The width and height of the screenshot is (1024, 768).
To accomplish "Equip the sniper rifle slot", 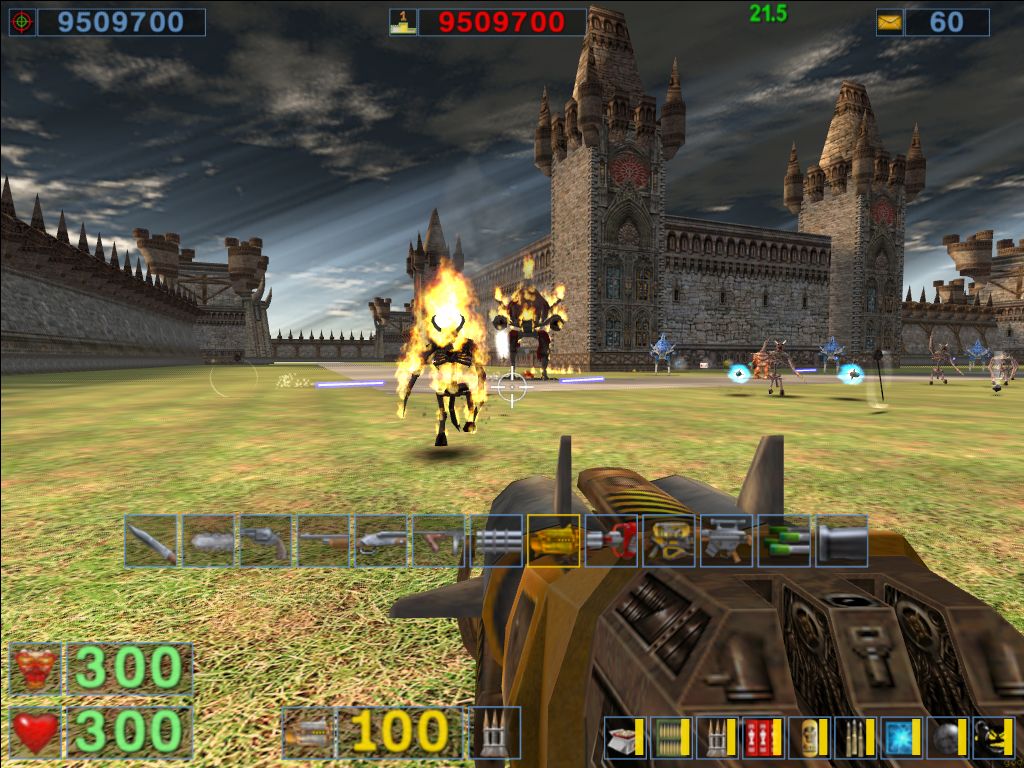I will tap(726, 541).
